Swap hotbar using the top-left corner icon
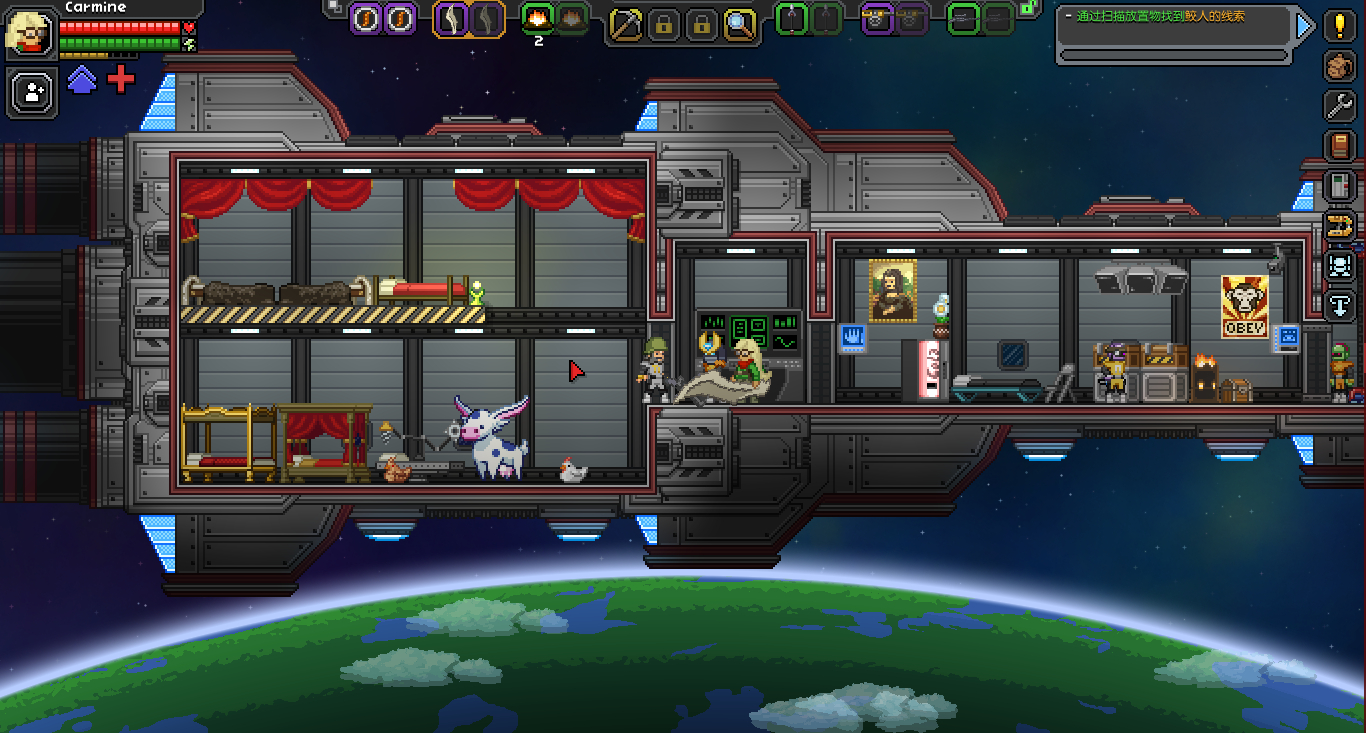The width and height of the screenshot is (1370, 733). click(x=334, y=6)
